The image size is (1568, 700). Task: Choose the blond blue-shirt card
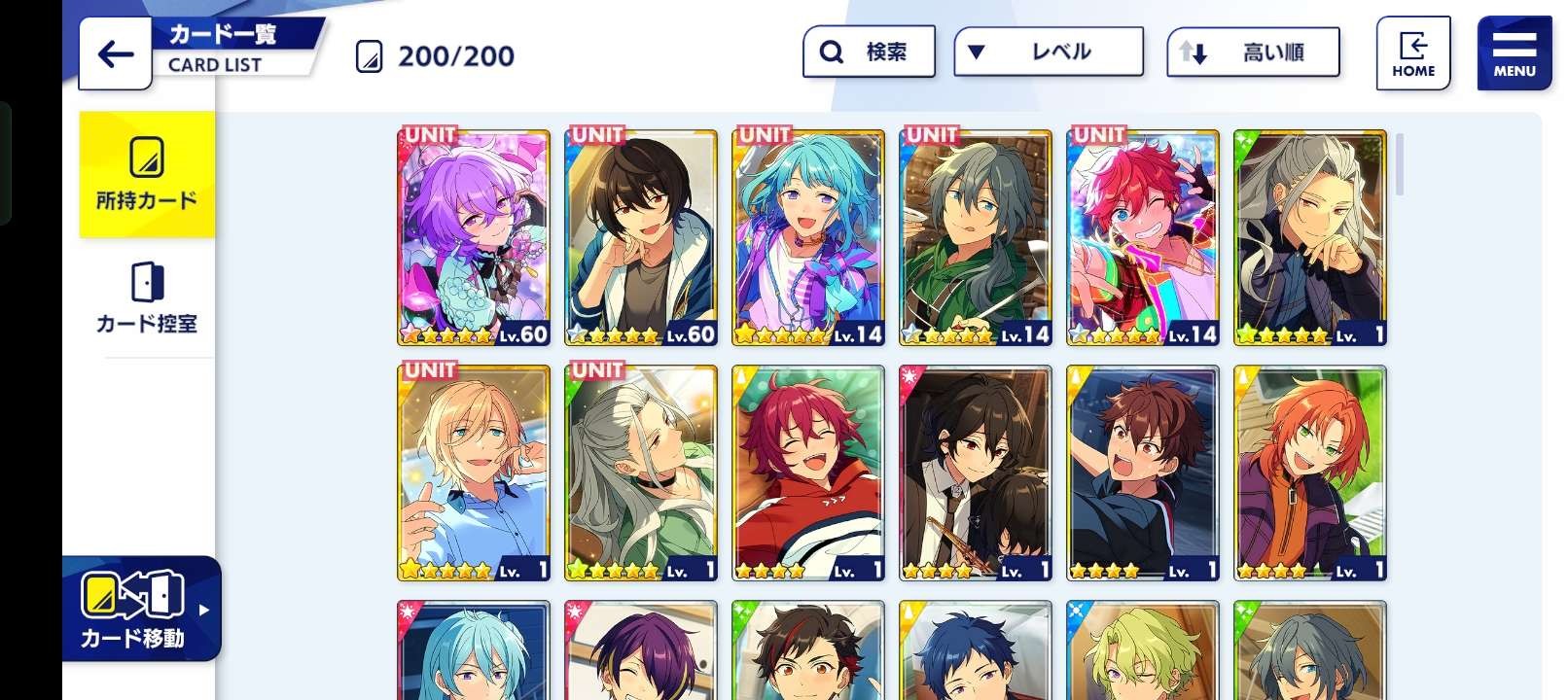click(474, 472)
